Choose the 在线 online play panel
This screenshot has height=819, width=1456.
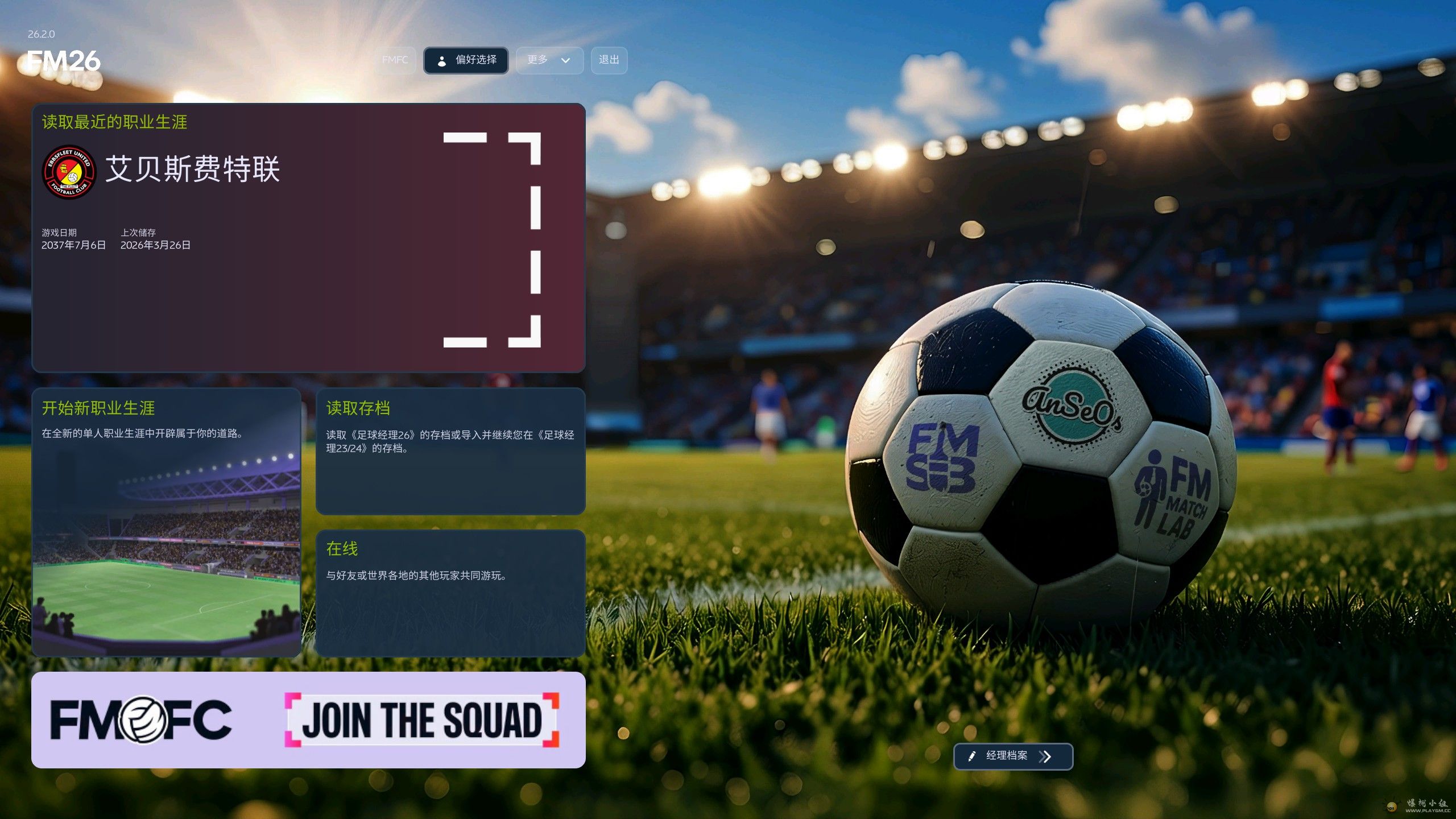tap(450, 593)
